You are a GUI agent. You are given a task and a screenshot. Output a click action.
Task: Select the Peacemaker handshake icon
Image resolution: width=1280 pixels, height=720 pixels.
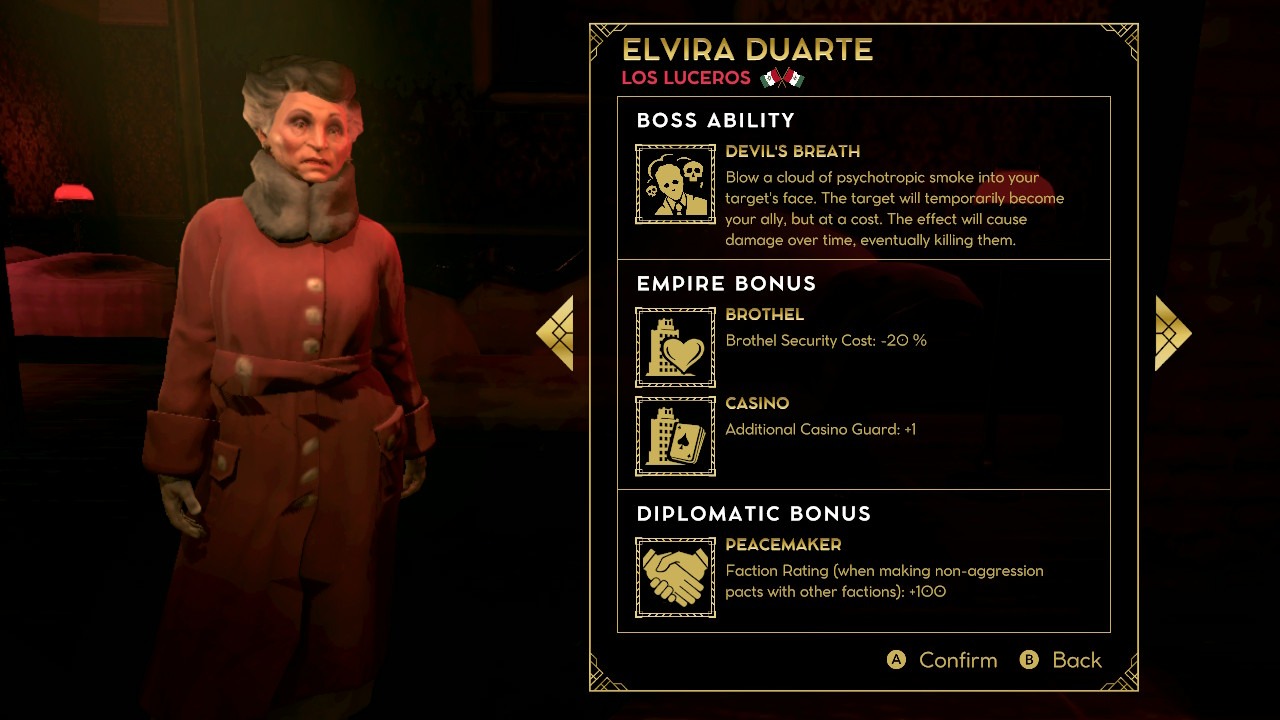(675, 577)
